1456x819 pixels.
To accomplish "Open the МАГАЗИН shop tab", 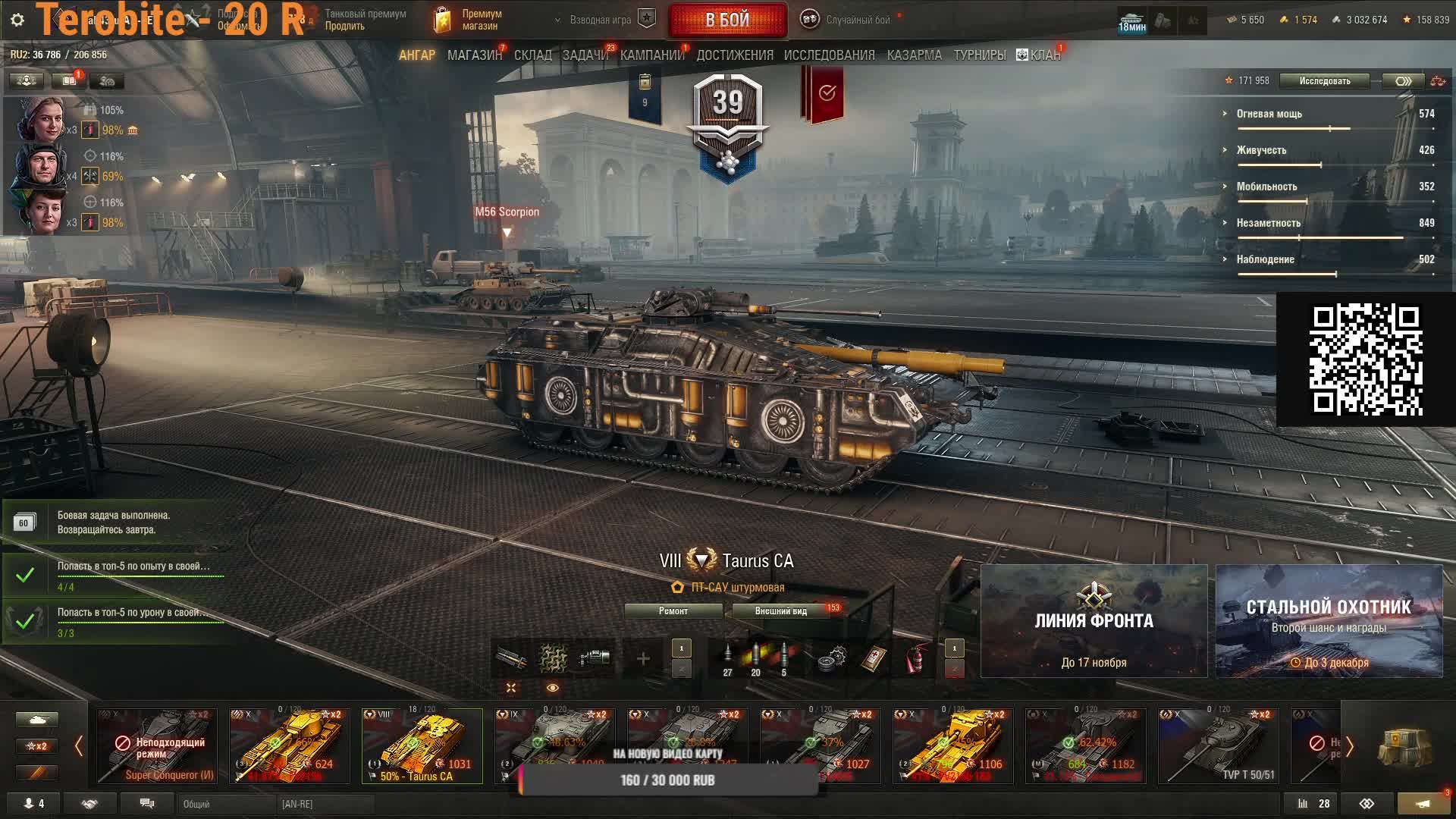I will pyautogui.click(x=474, y=55).
